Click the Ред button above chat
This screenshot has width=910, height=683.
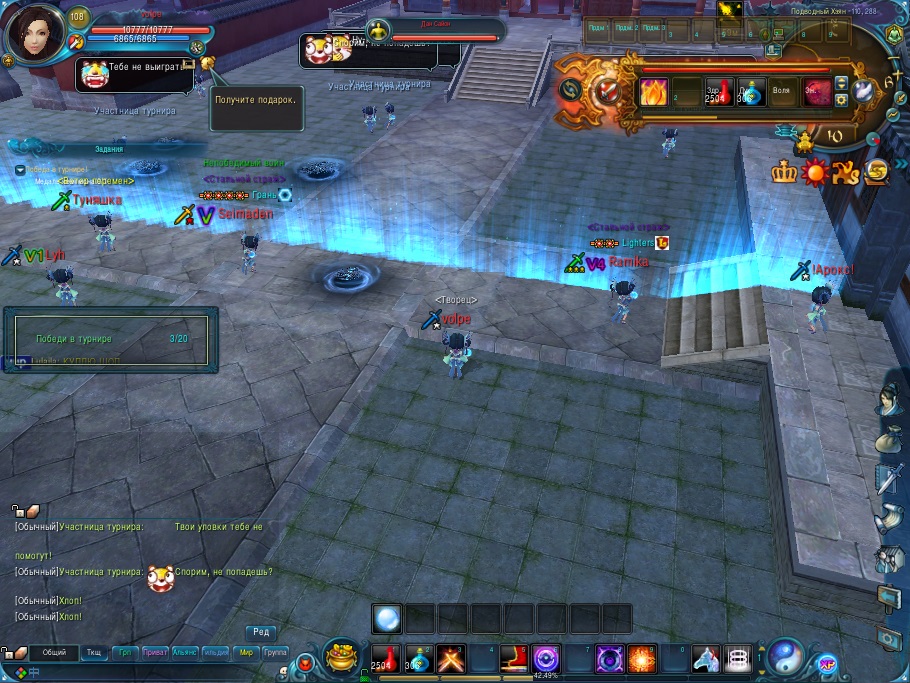[261, 632]
